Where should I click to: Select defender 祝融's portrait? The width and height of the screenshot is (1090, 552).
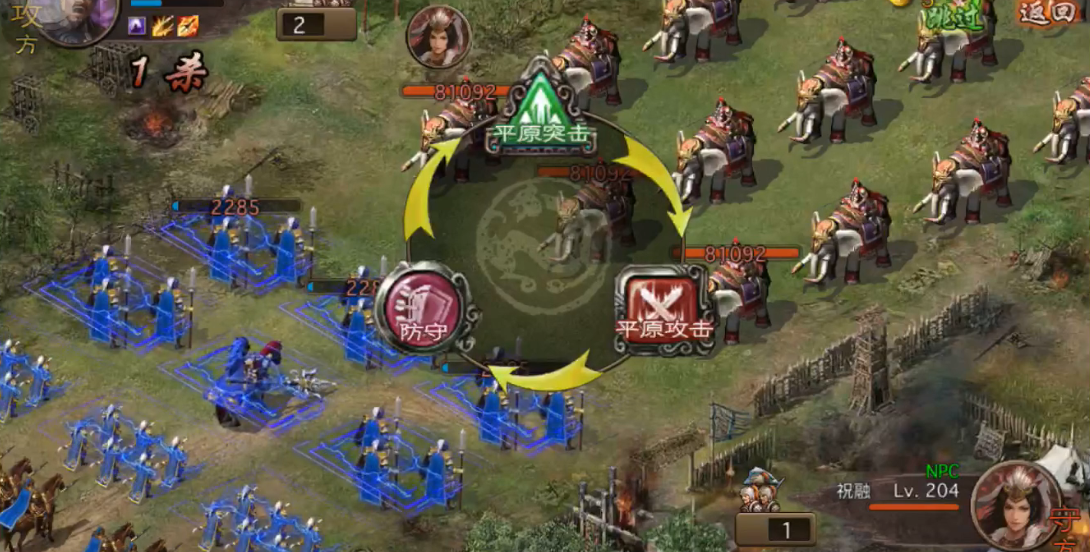1015,505
